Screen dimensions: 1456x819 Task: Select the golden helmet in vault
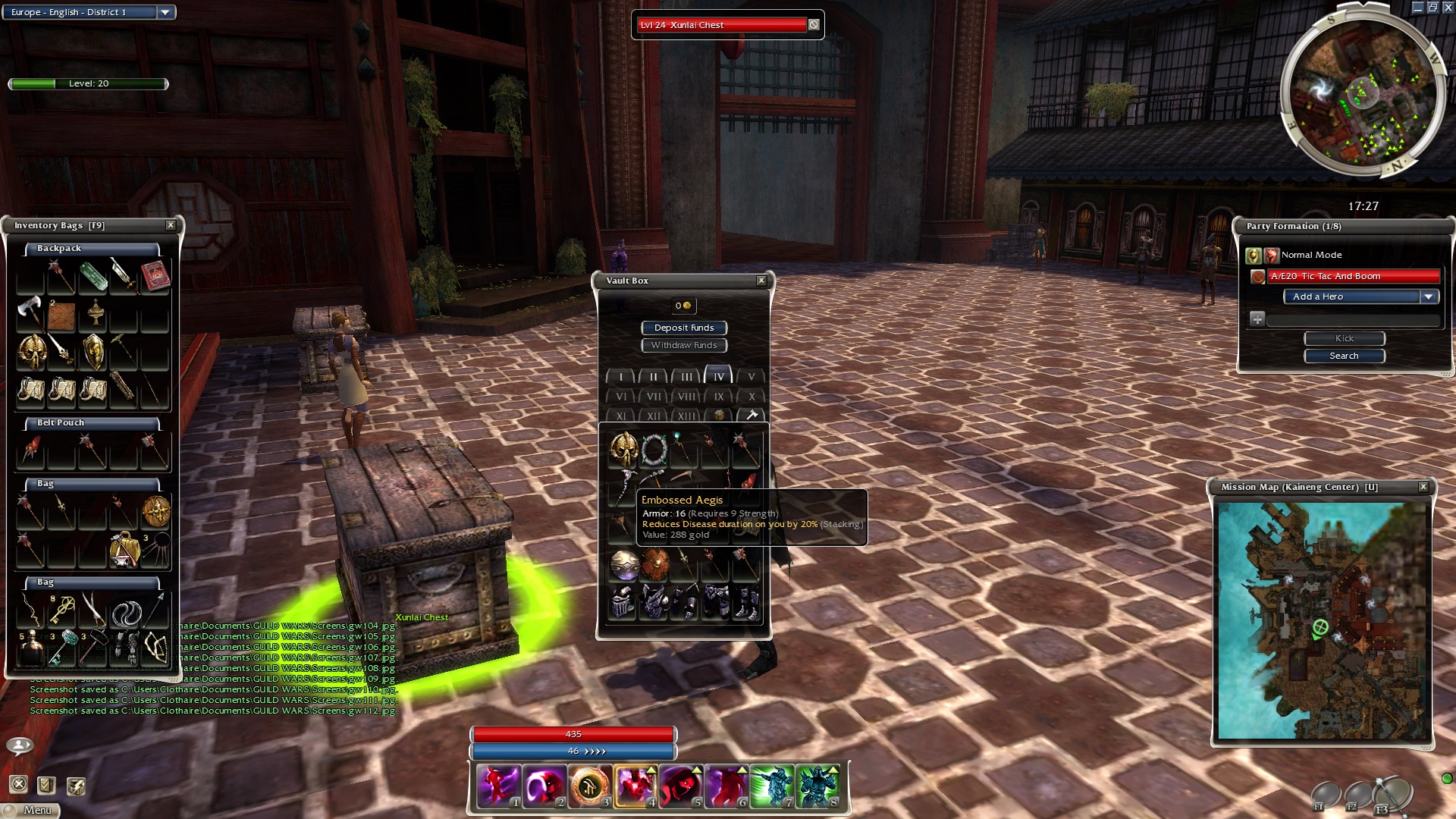point(624,450)
